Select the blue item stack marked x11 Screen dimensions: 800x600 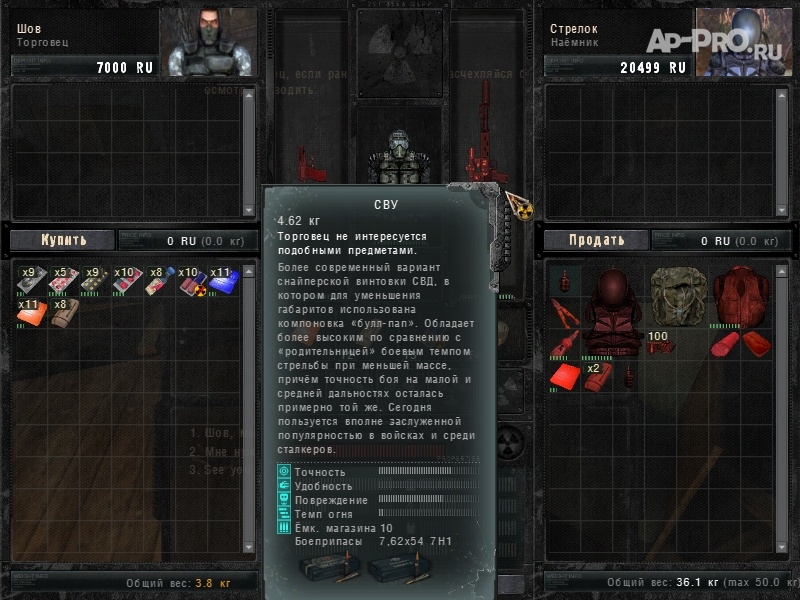pyautogui.click(x=222, y=283)
